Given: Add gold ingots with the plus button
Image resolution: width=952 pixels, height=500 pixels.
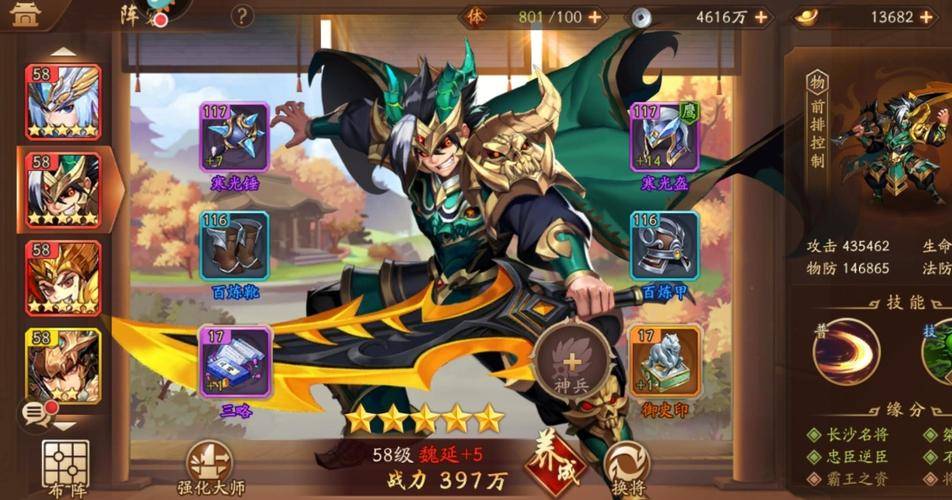Looking at the screenshot, I should (932, 17).
